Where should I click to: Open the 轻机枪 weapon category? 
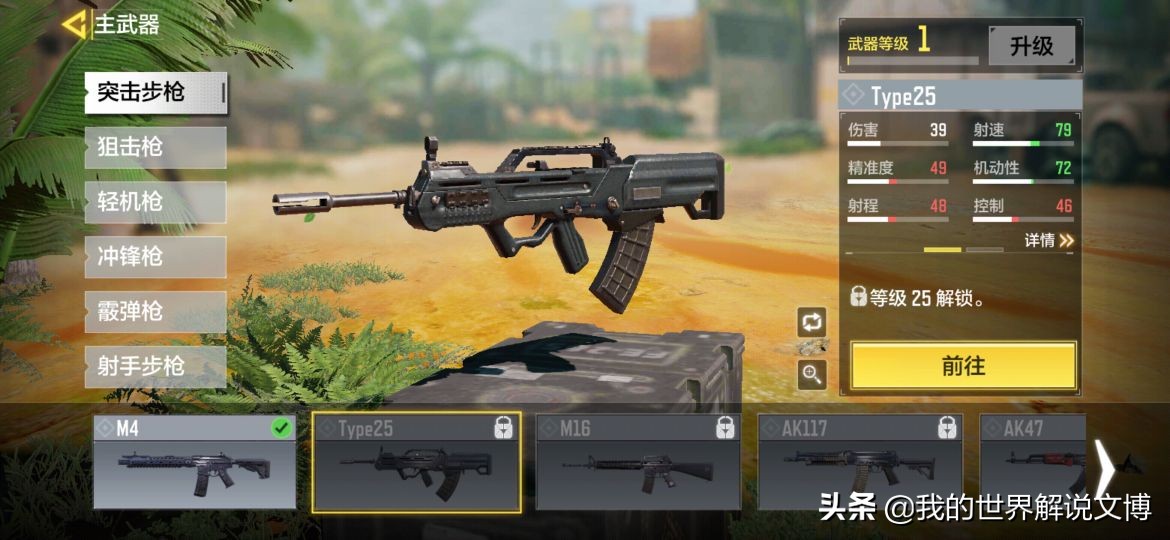pos(155,203)
